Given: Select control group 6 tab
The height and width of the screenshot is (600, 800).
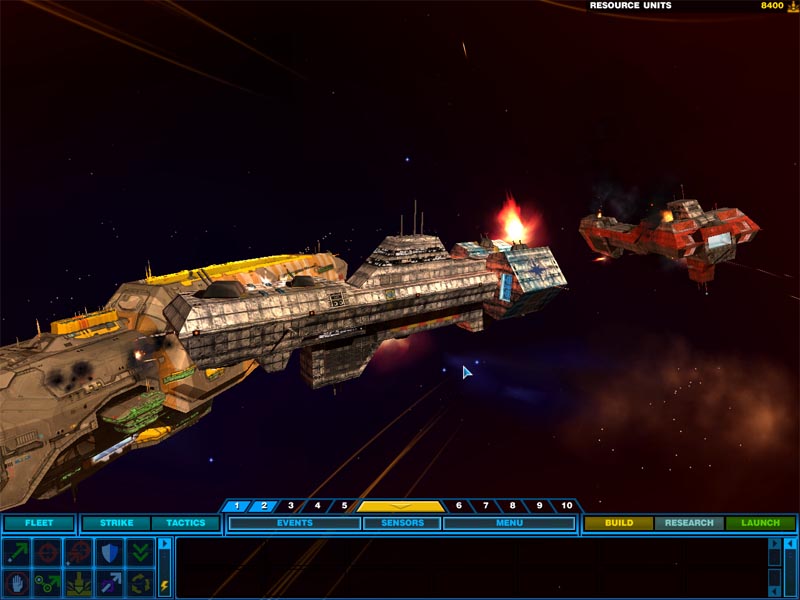Looking at the screenshot, I should coord(459,506).
